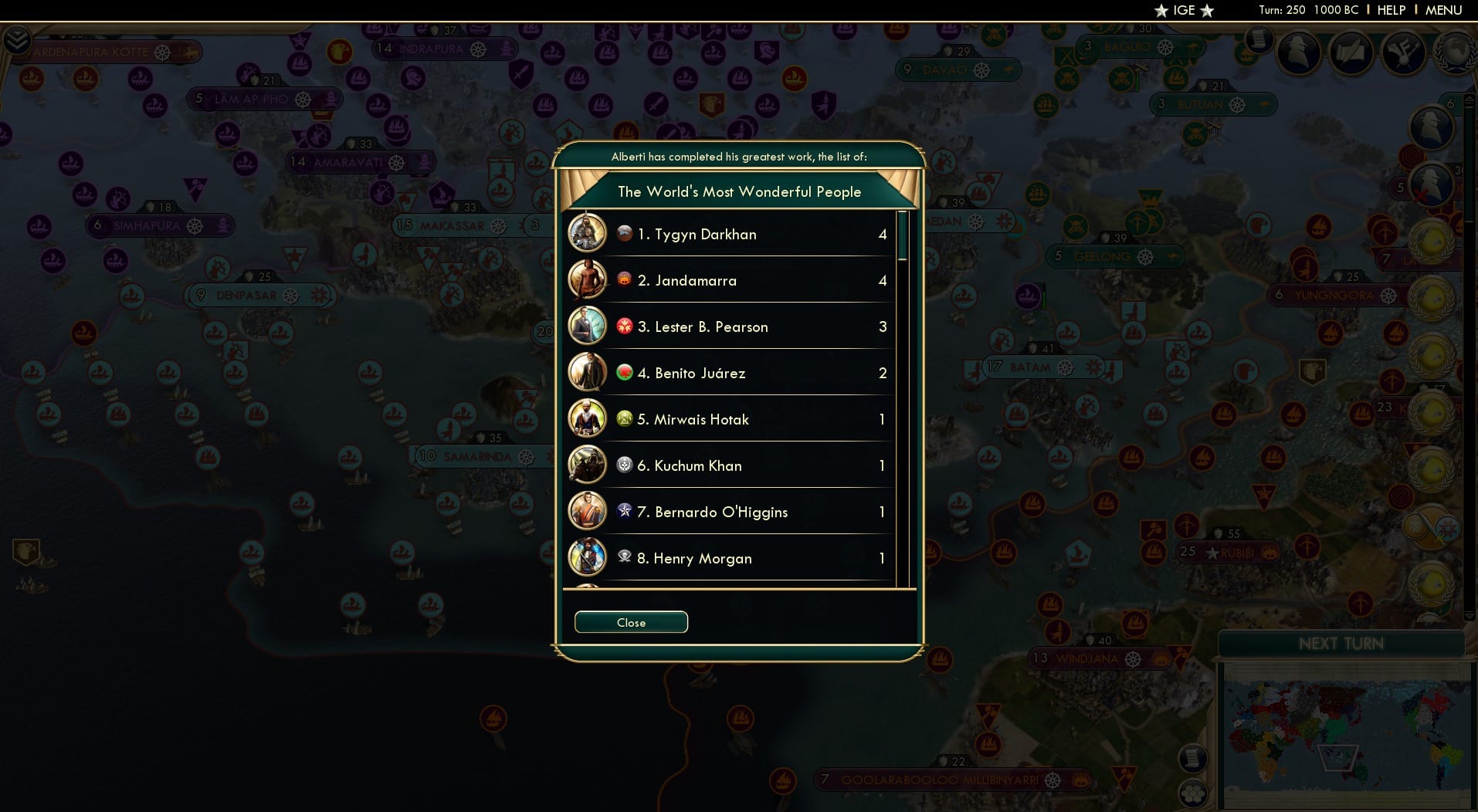Click HELP in the top bar
This screenshot has height=812, width=1478.
(x=1391, y=10)
